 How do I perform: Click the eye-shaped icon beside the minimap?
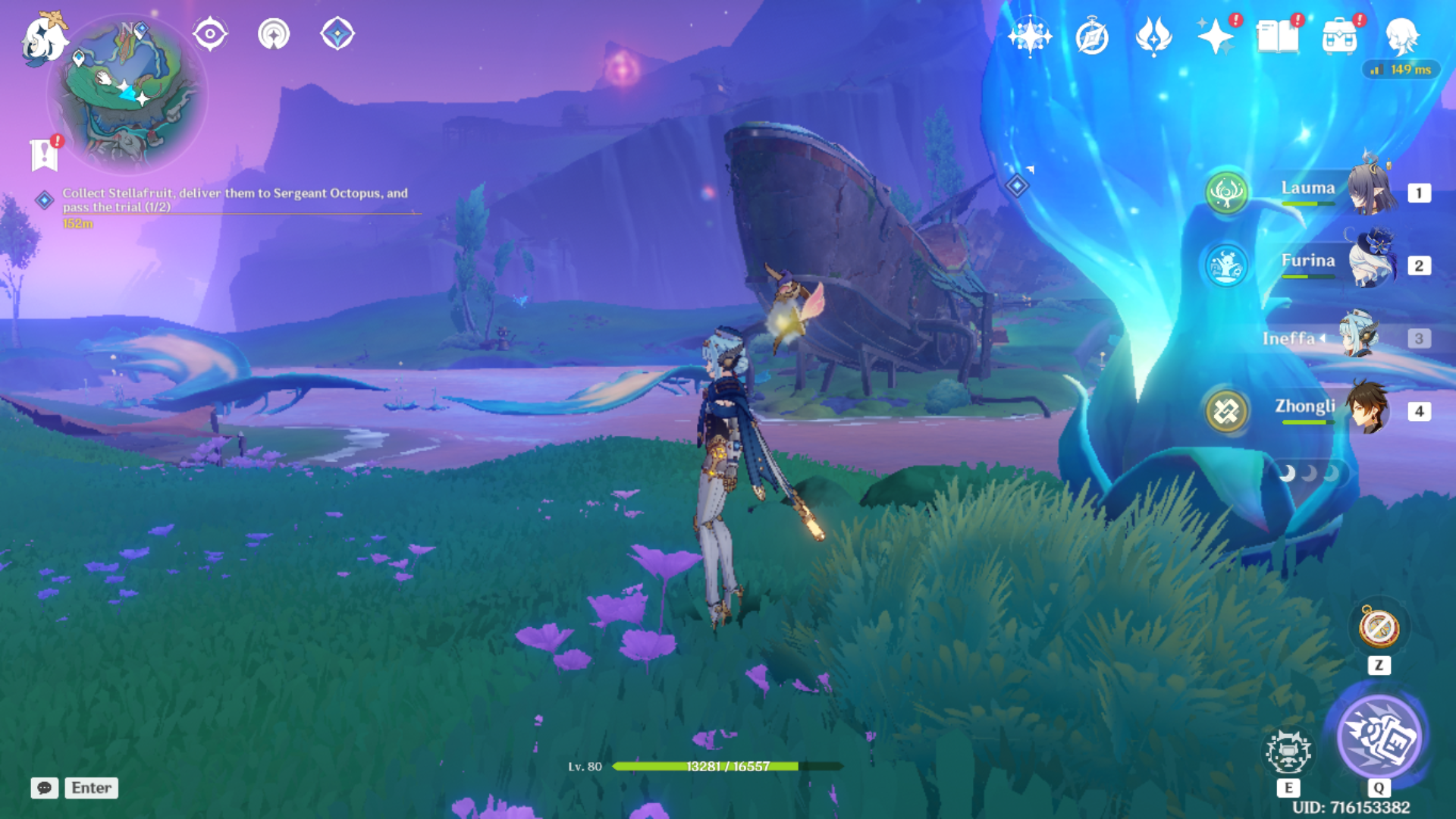[210, 34]
